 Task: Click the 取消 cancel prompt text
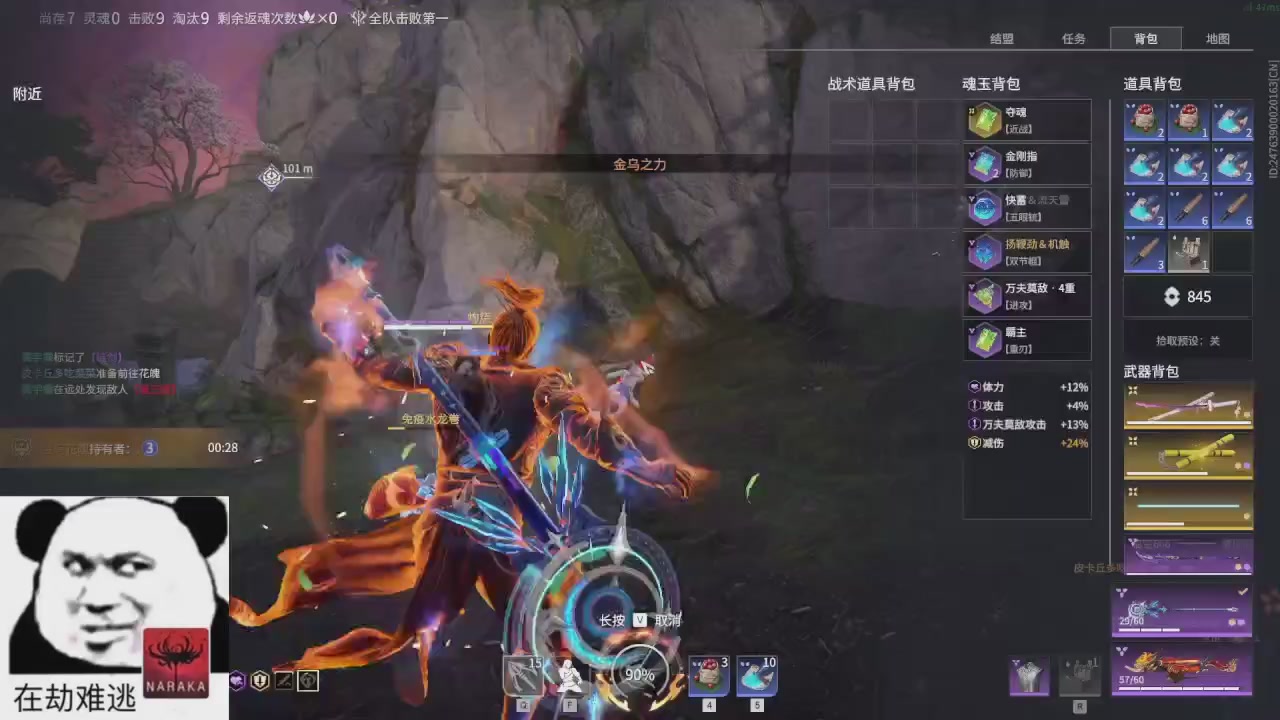[x=666, y=620]
